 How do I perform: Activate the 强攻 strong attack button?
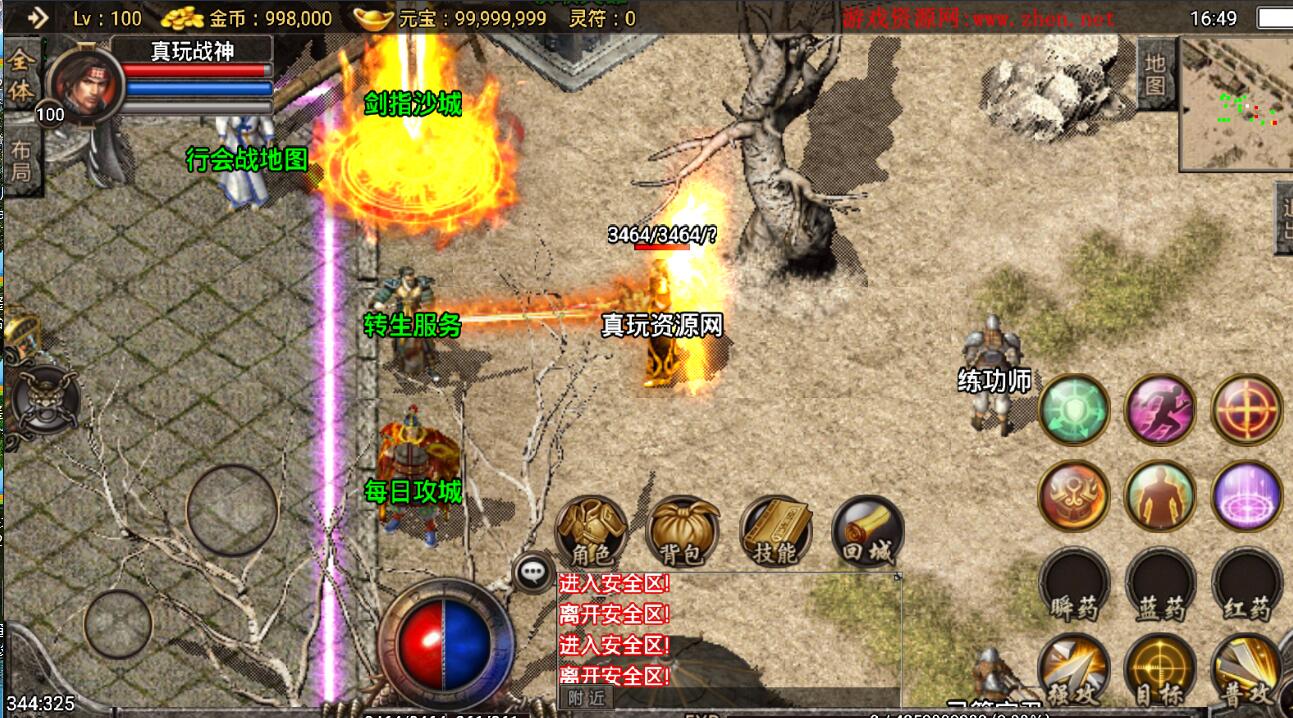[x=1073, y=667]
